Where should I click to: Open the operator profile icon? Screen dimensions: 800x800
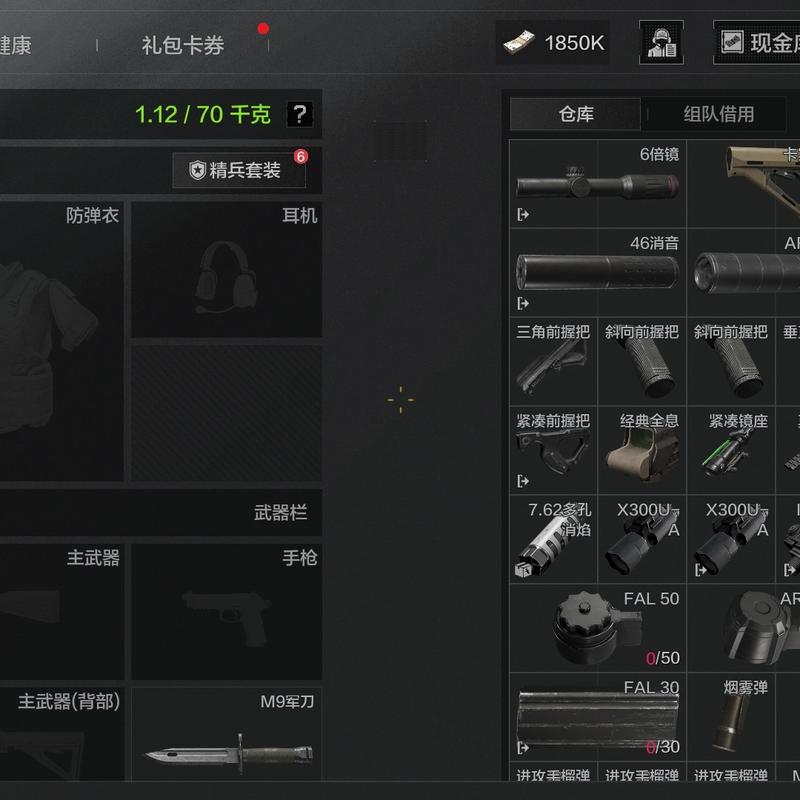[x=661, y=43]
